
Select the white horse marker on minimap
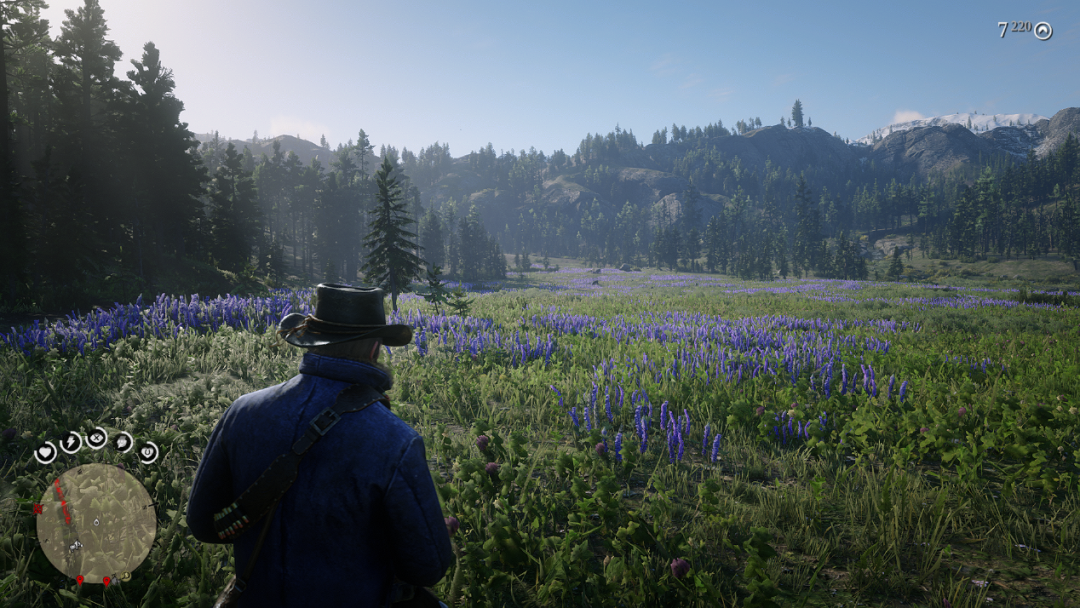click(x=75, y=547)
